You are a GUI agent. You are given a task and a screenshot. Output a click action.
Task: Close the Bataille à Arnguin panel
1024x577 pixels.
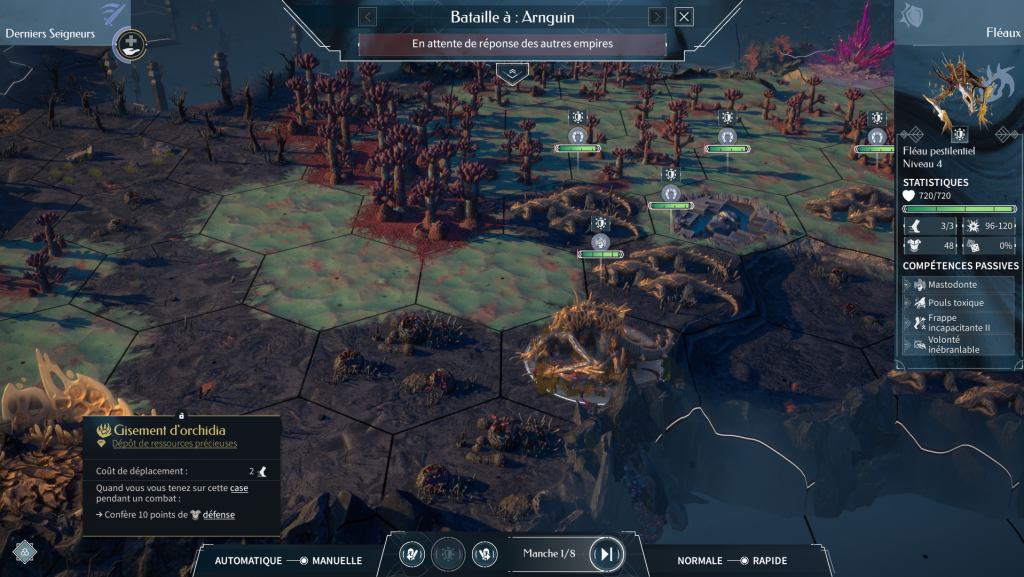pos(684,17)
